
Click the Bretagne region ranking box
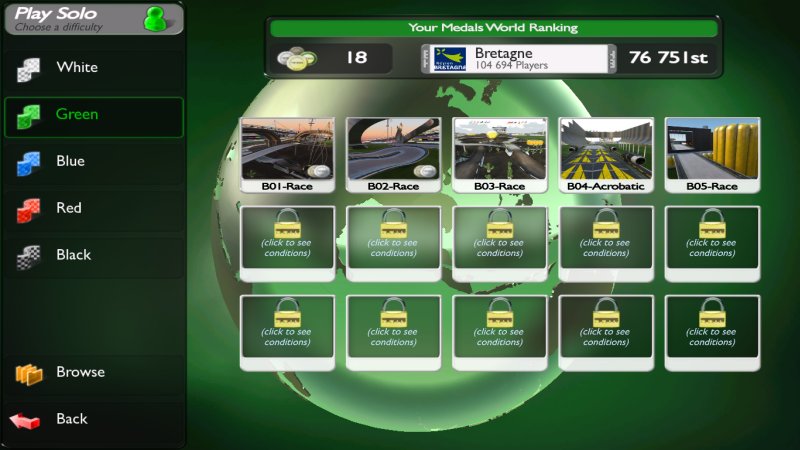516,59
